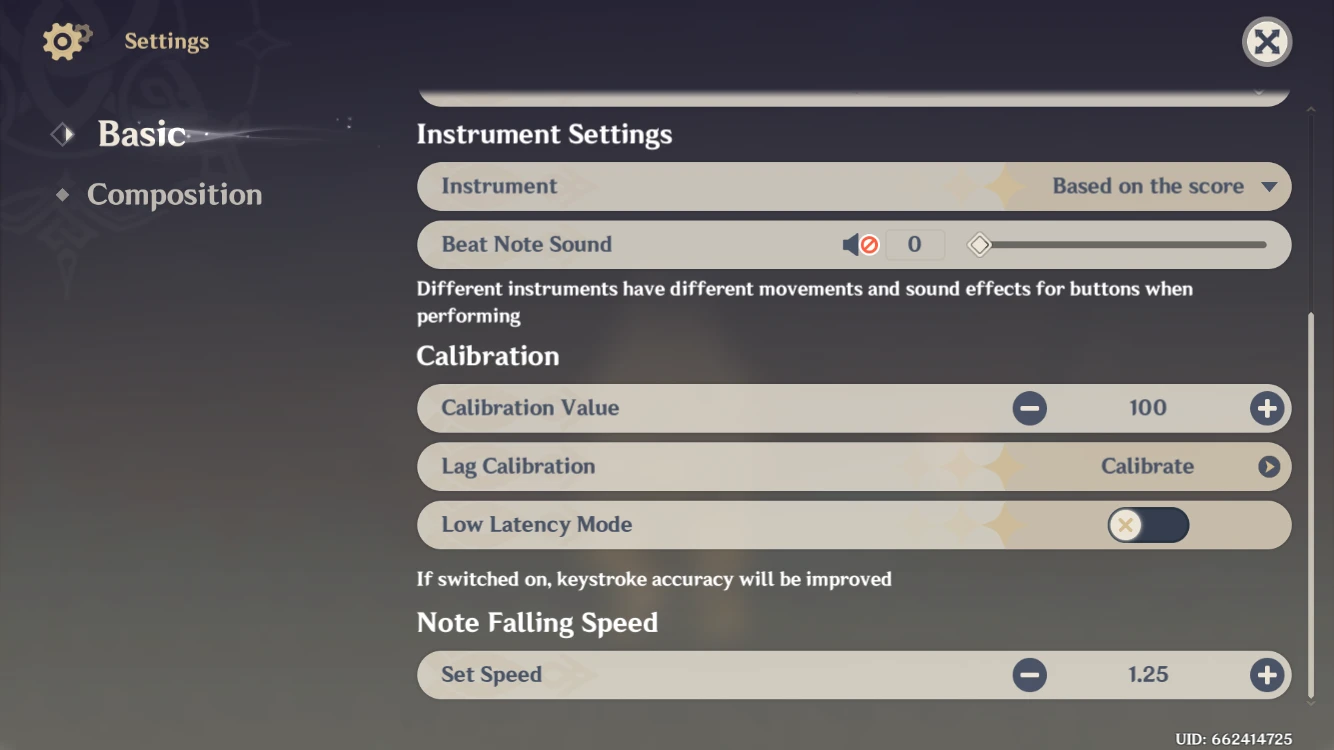Click the Settings gear icon

point(64,41)
